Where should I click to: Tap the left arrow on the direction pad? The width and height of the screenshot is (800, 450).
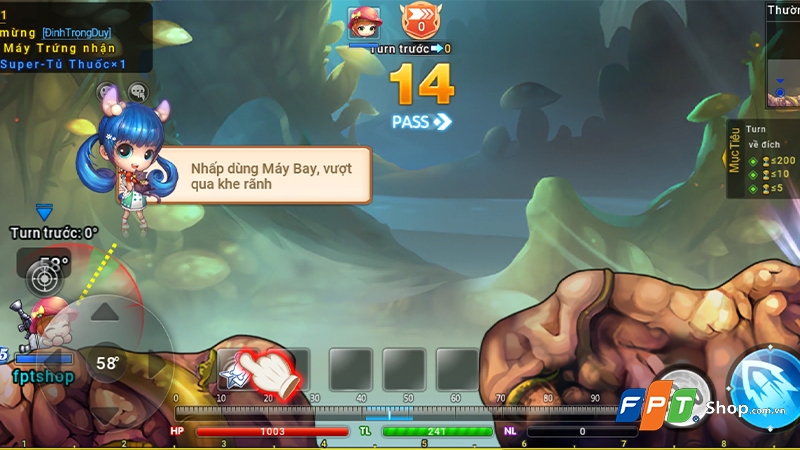(57, 363)
